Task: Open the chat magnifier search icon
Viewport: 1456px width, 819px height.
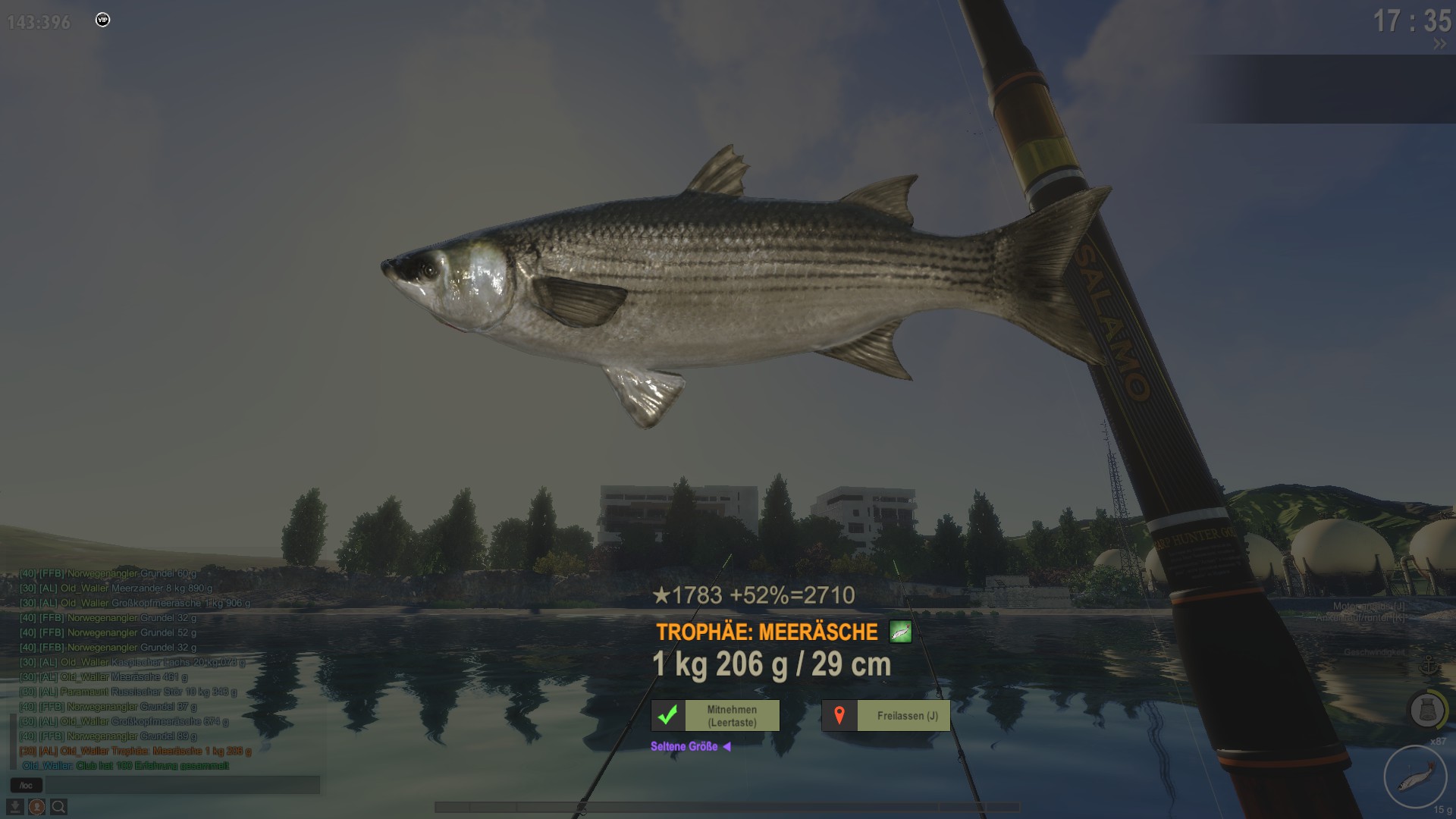Action: point(58,807)
